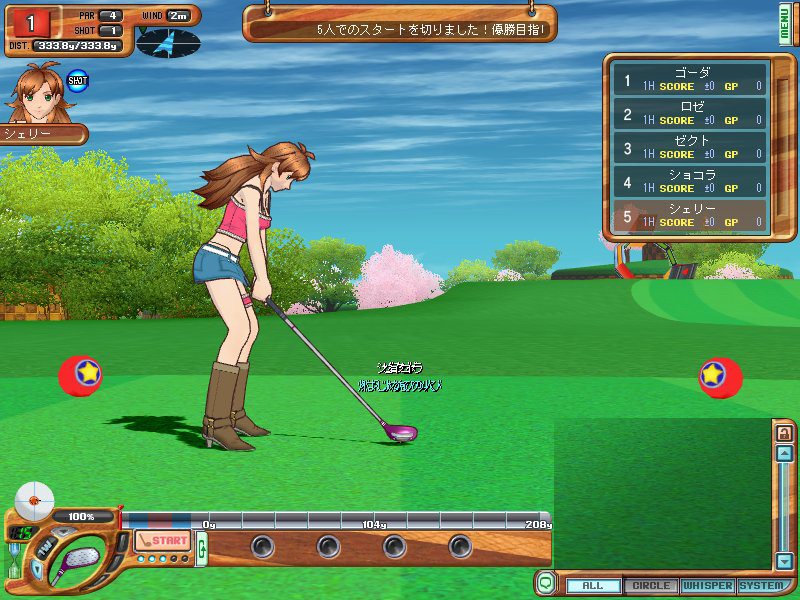Switch chat to the CIRCLE tab
The image size is (800, 600).
coord(651,585)
